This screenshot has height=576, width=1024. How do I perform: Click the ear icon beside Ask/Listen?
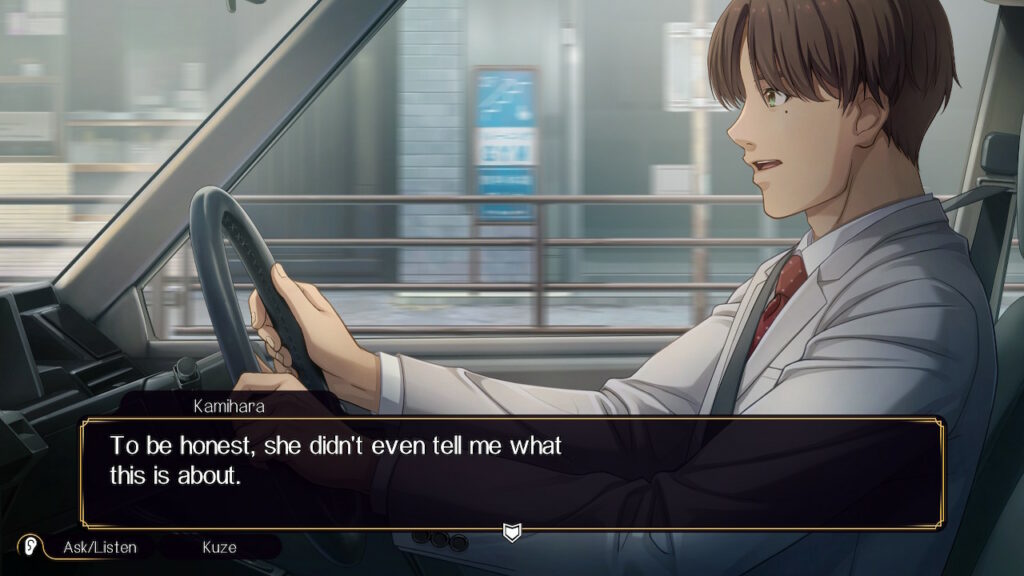pyautogui.click(x=31, y=546)
